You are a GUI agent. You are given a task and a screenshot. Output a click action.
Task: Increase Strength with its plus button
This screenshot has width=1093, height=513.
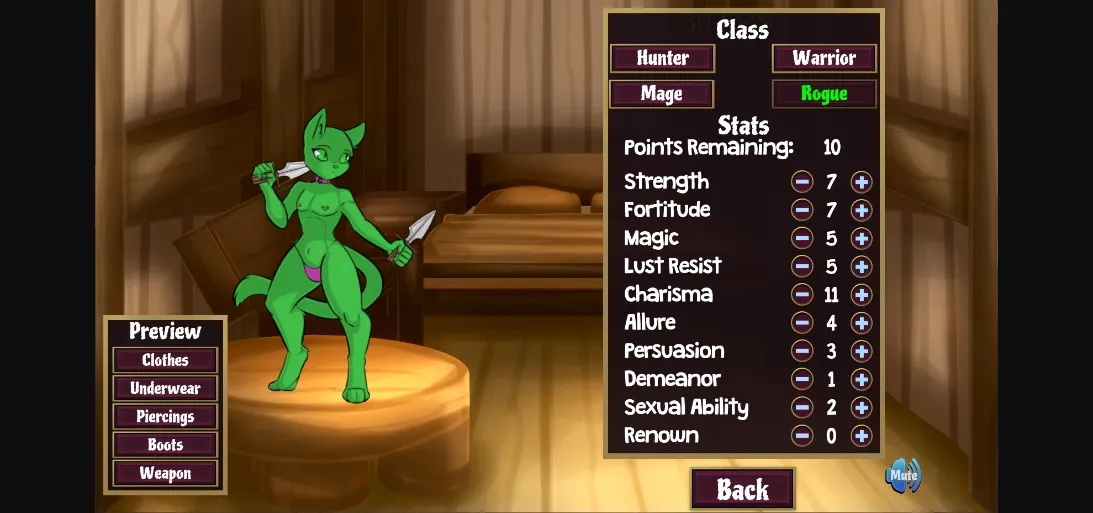pyautogui.click(x=861, y=182)
